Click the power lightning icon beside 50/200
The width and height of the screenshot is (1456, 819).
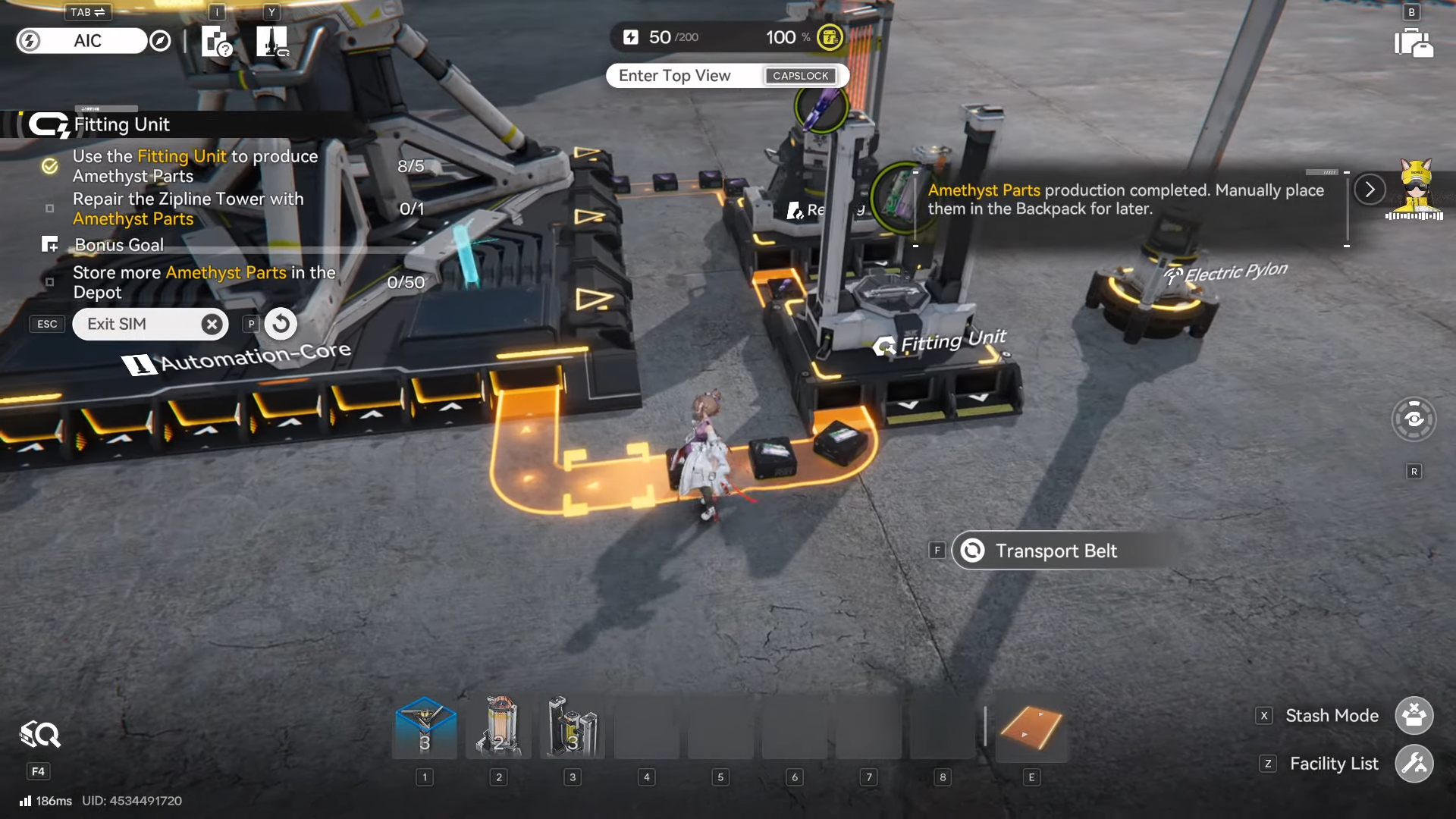[631, 37]
